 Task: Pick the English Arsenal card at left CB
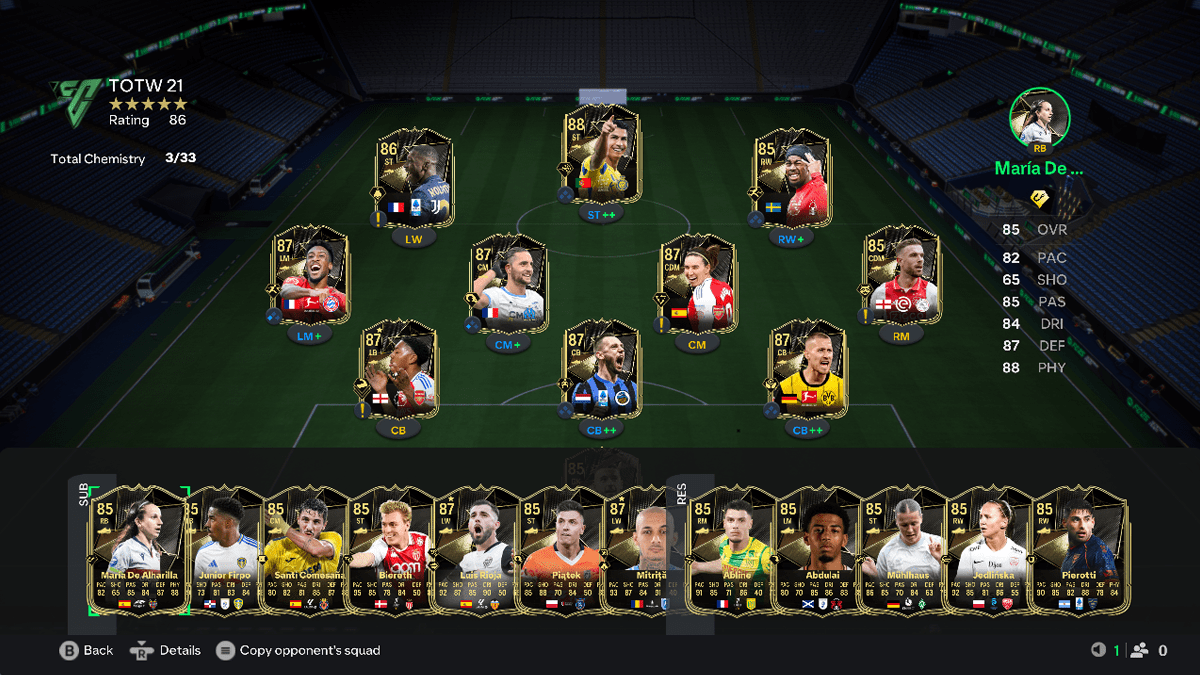[399, 369]
